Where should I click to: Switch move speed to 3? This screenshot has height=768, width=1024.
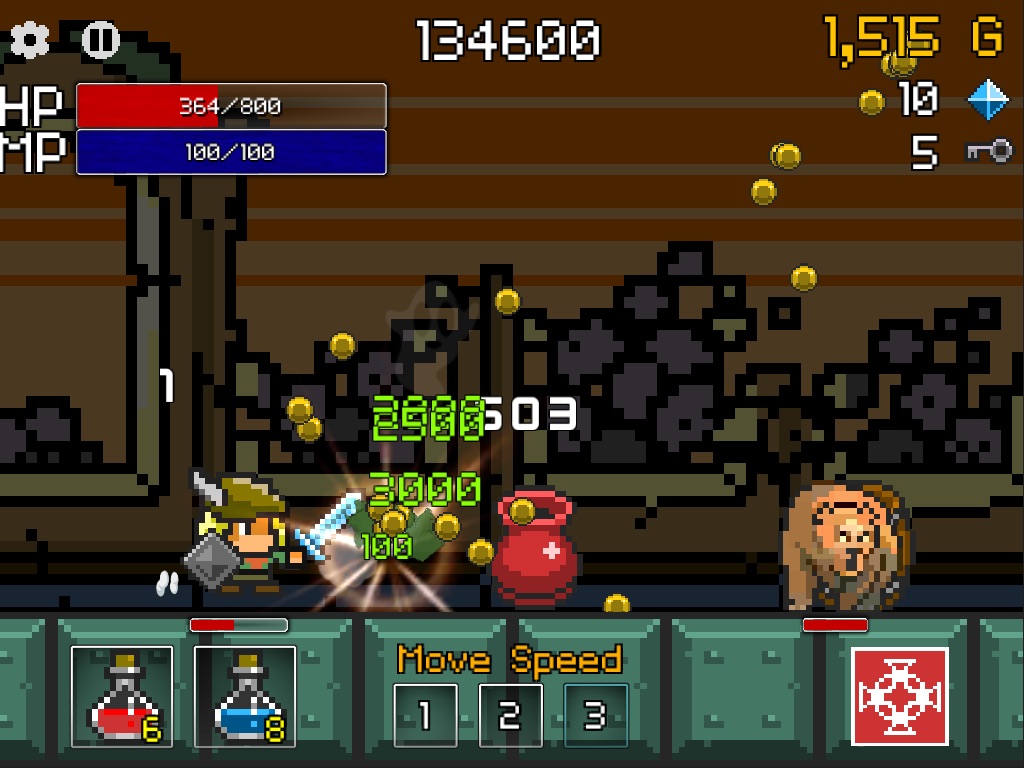(596, 714)
